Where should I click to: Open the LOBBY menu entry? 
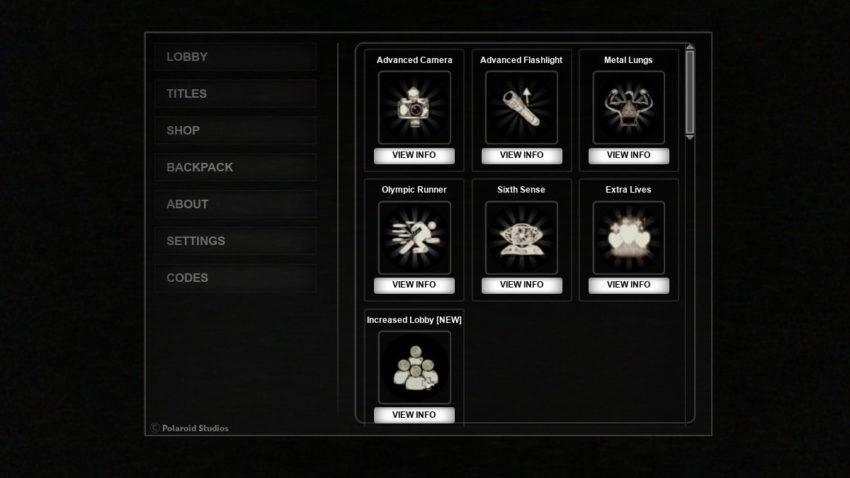coord(235,57)
